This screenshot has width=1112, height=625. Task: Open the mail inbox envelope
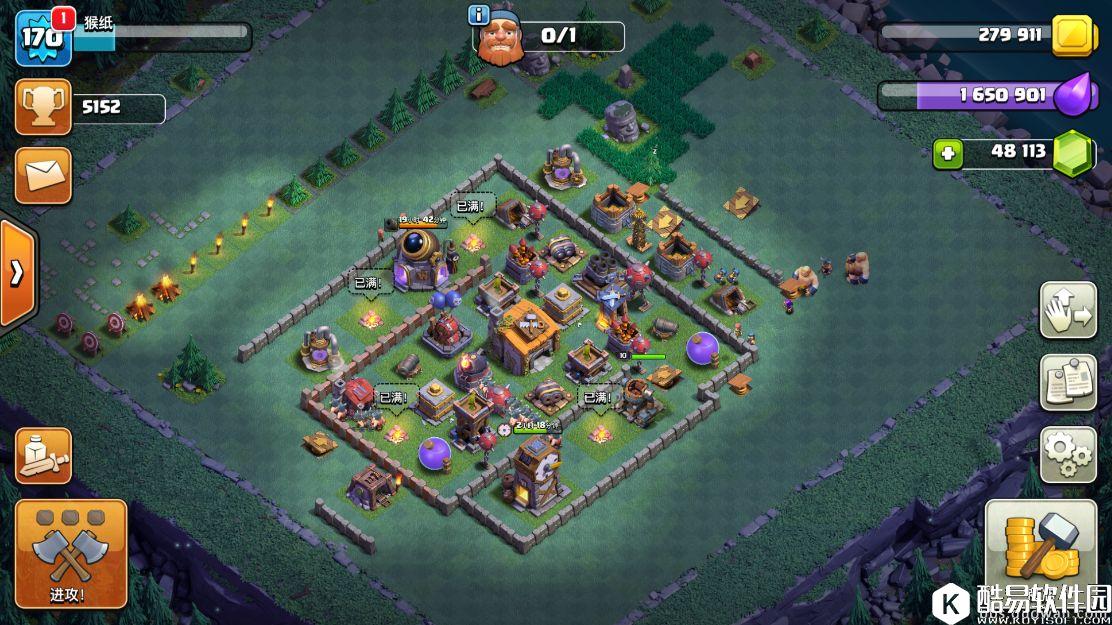point(43,175)
